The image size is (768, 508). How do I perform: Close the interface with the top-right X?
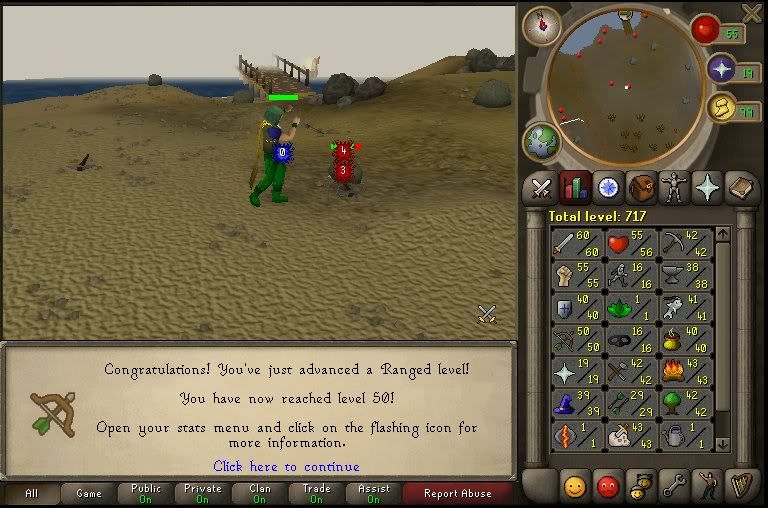pos(752,12)
